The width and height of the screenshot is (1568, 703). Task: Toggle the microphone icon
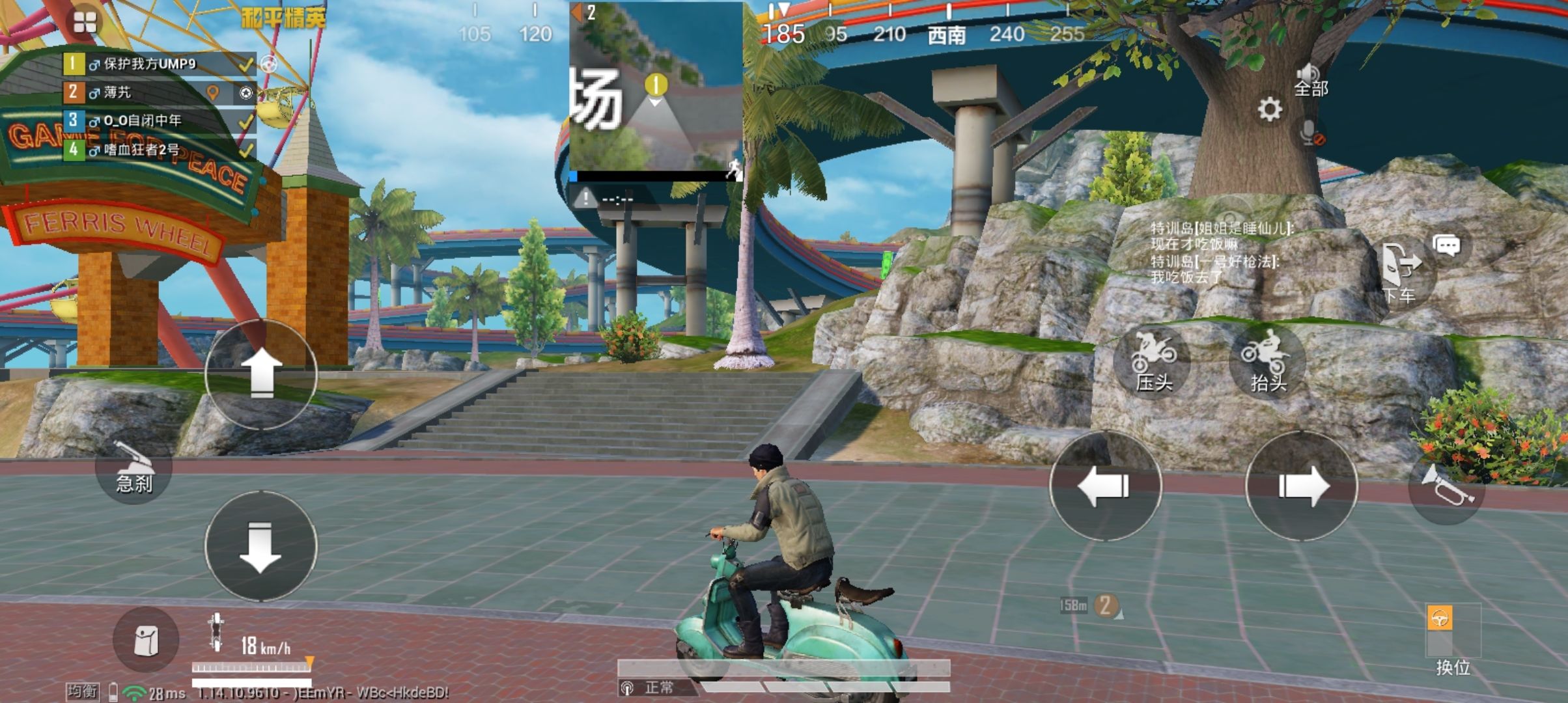1310,133
